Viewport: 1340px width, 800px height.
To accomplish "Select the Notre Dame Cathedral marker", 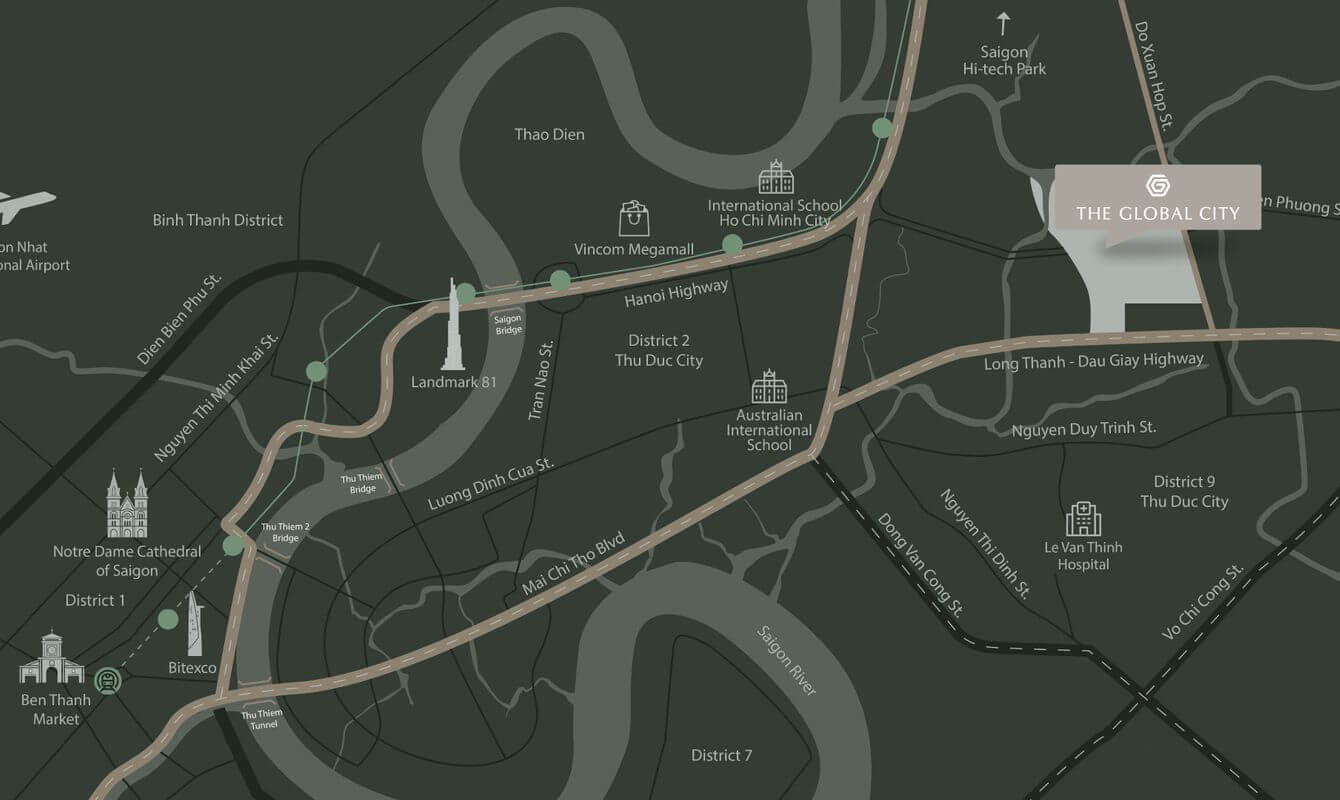I will (127, 505).
